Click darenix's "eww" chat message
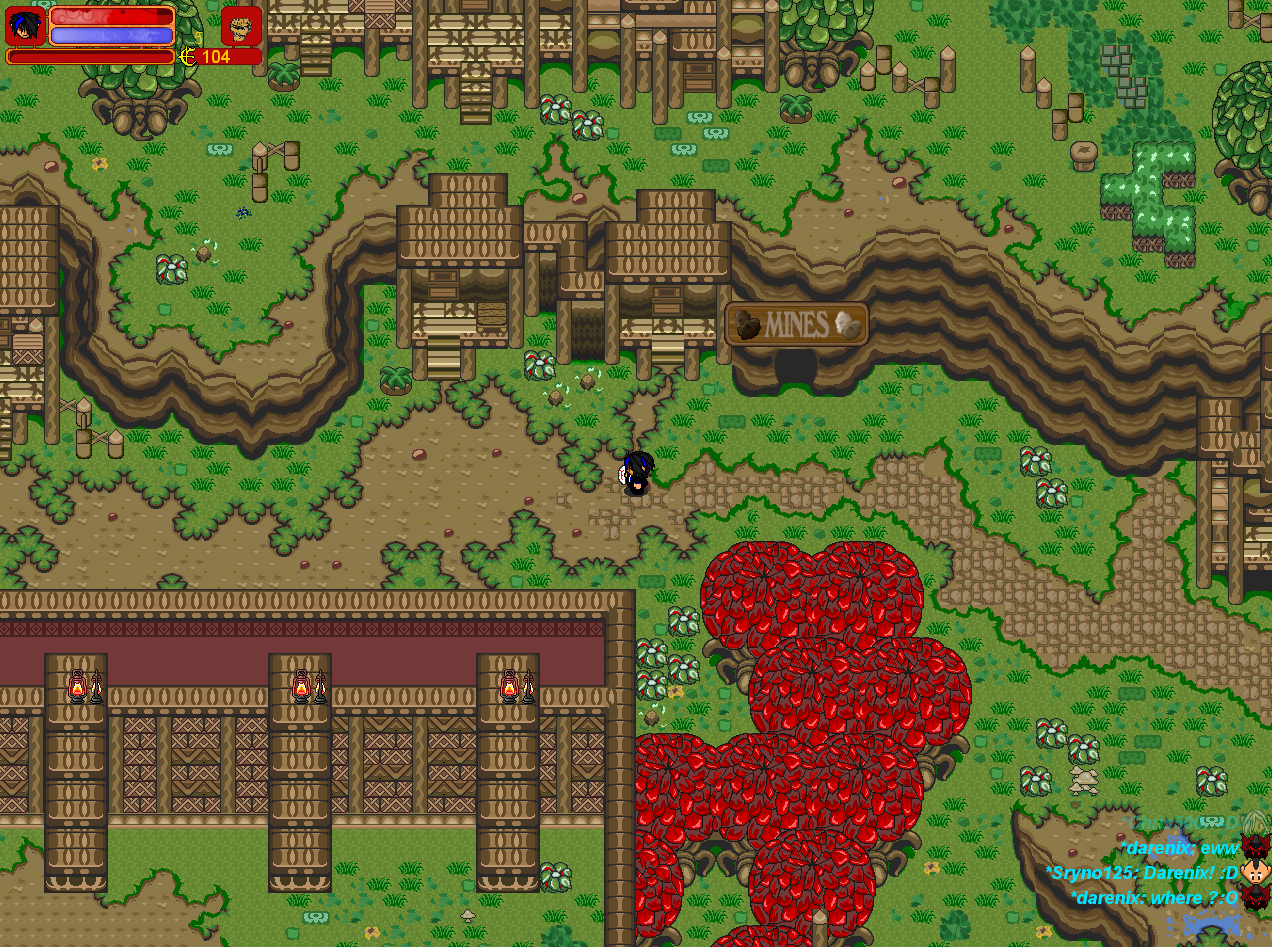Screen dimensions: 1272x947 coord(1179,848)
